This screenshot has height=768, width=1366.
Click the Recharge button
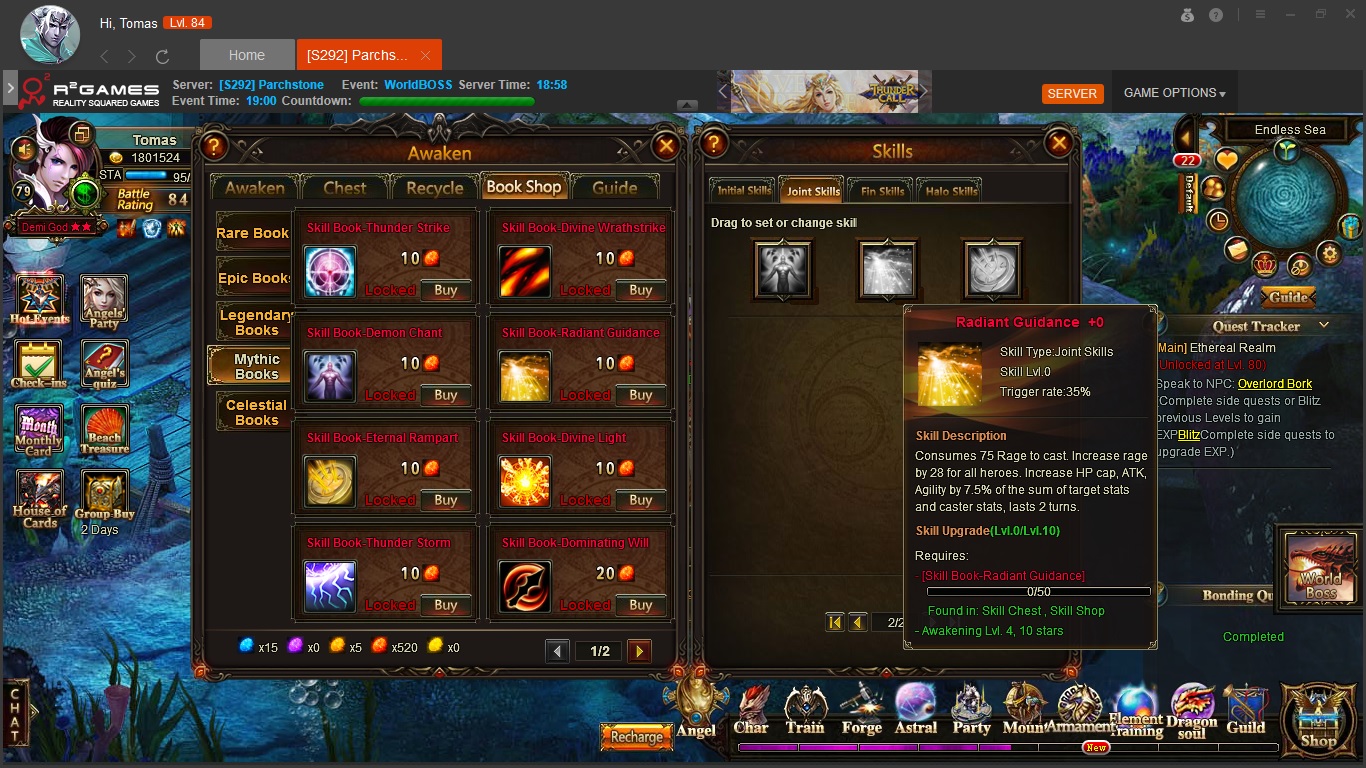point(636,737)
